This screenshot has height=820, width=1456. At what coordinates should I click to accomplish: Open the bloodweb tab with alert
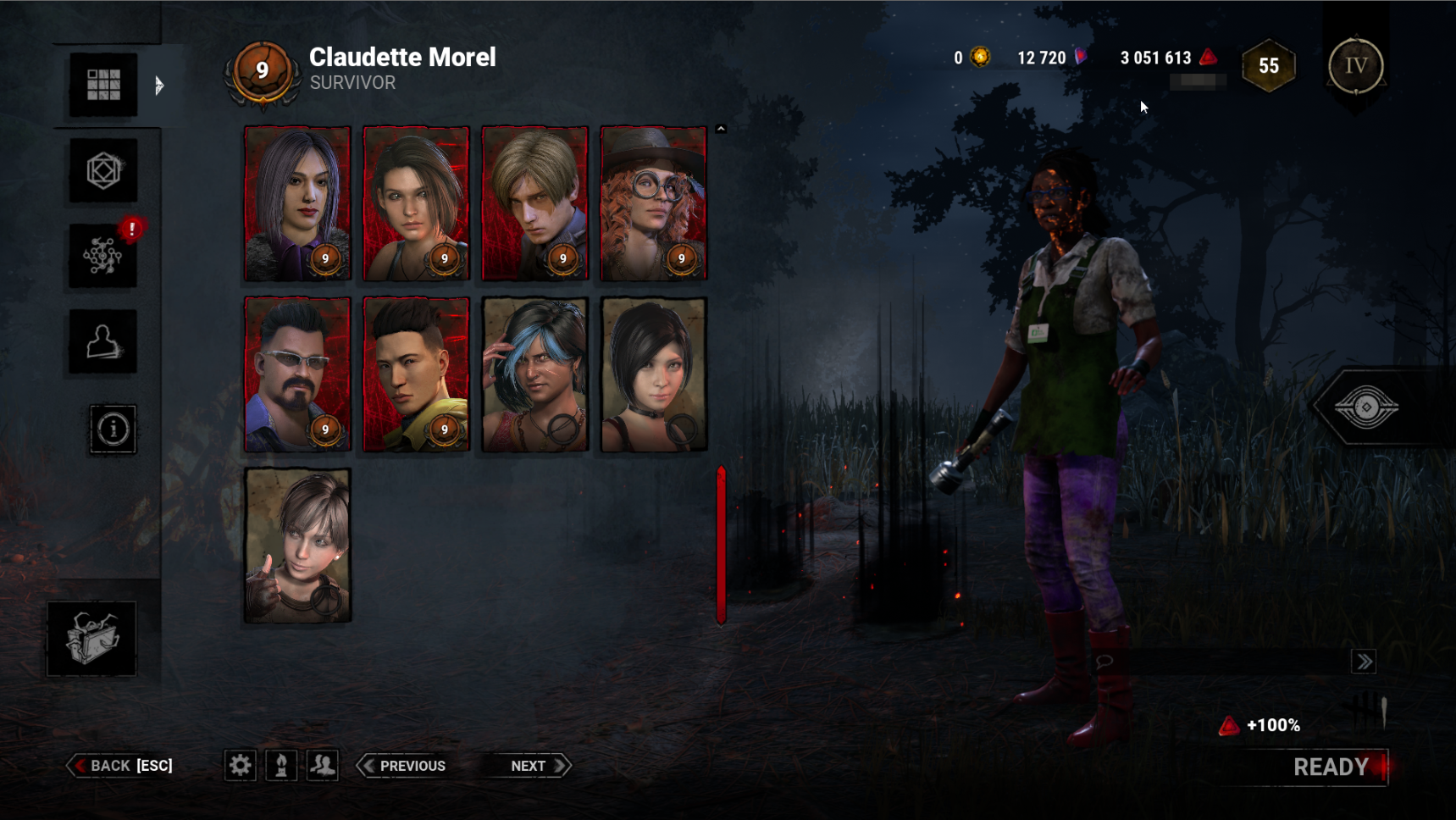(103, 256)
